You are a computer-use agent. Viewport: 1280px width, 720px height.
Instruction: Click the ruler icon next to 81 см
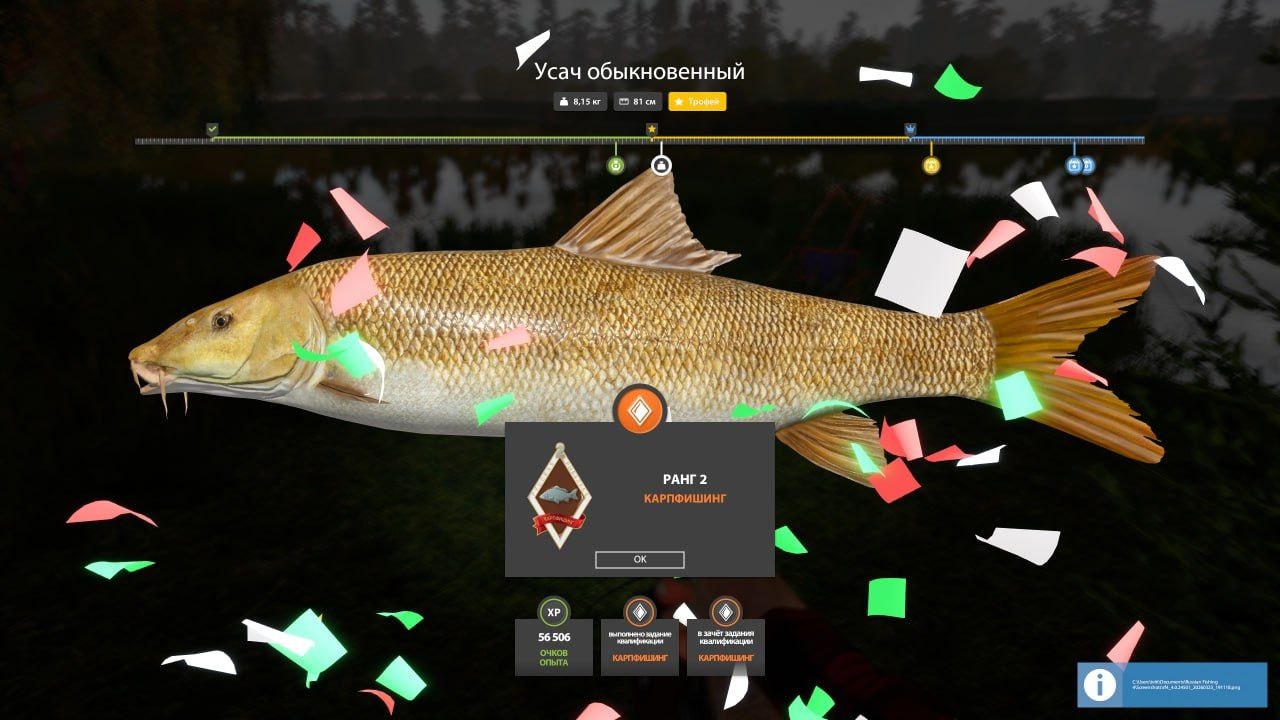(x=626, y=100)
